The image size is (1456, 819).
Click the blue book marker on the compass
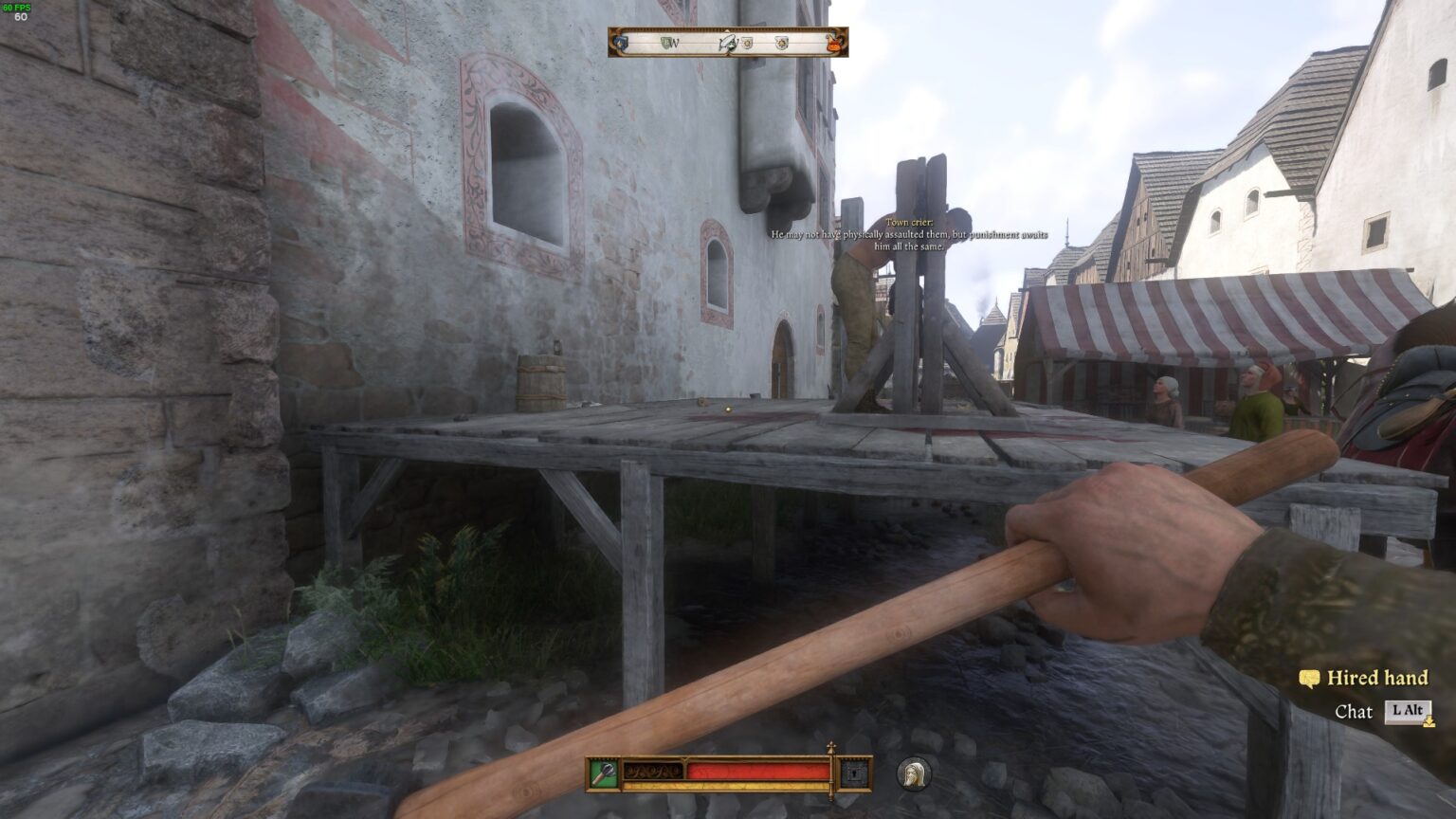pyautogui.click(x=620, y=42)
